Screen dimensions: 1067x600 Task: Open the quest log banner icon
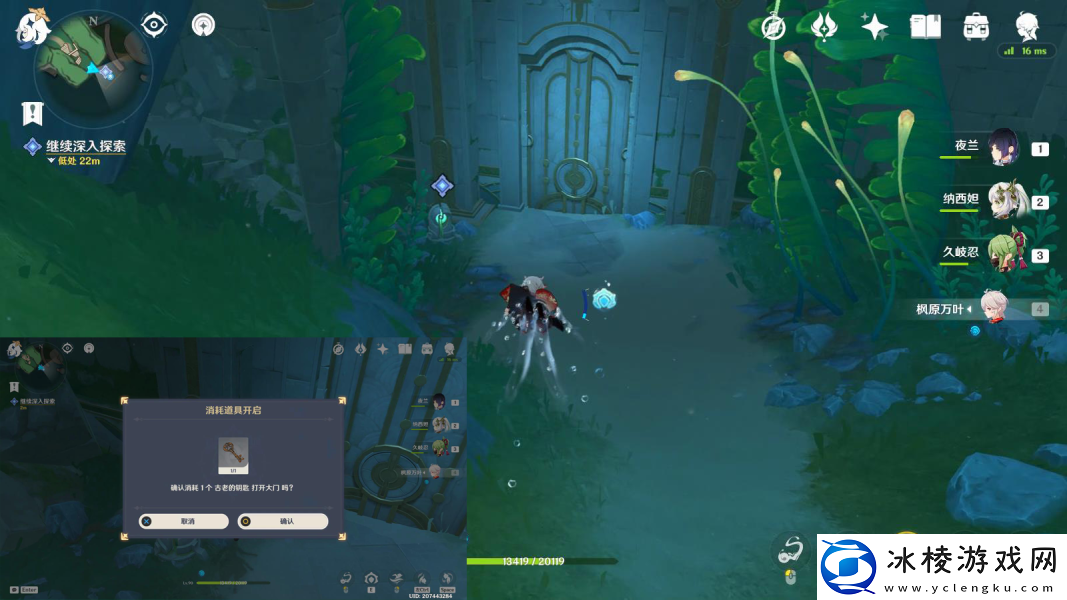click(x=32, y=113)
